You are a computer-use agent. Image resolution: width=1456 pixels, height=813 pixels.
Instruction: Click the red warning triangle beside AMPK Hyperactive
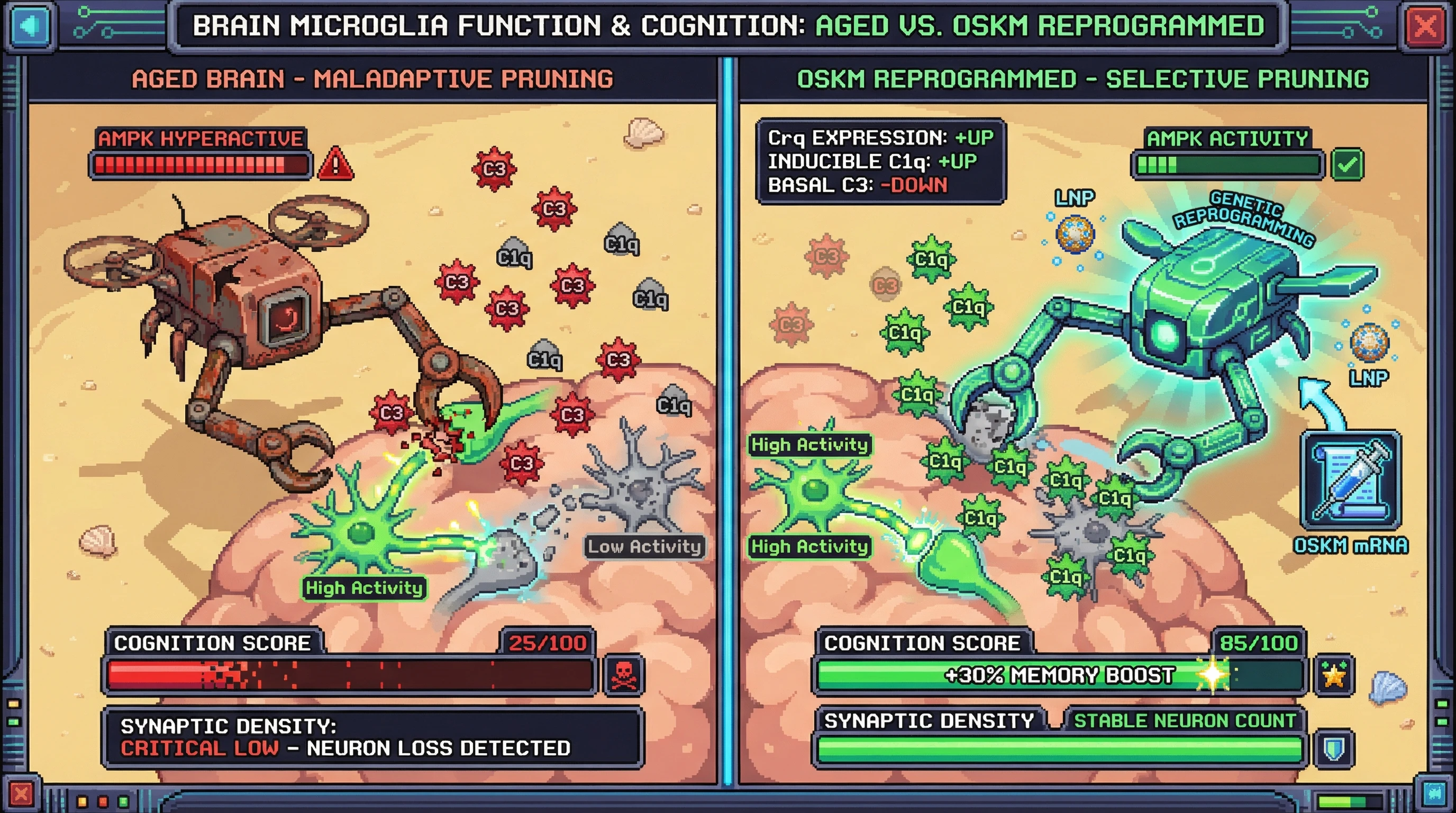click(336, 165)
